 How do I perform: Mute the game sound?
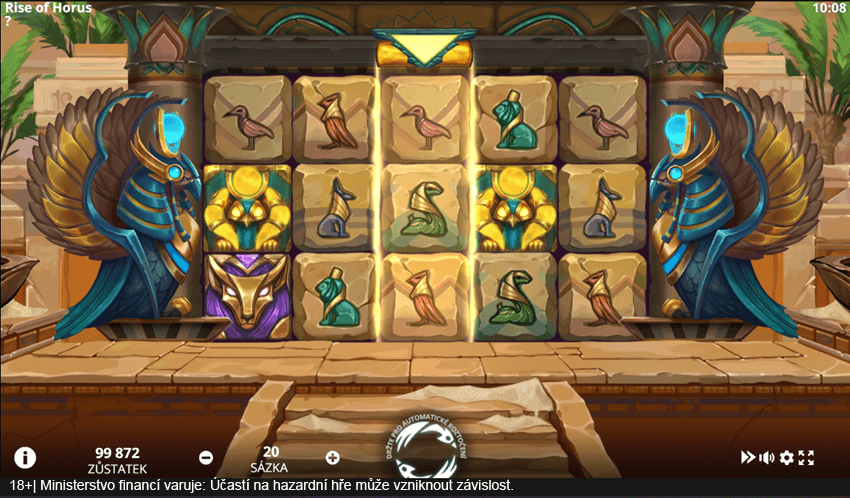click(767, 457)
